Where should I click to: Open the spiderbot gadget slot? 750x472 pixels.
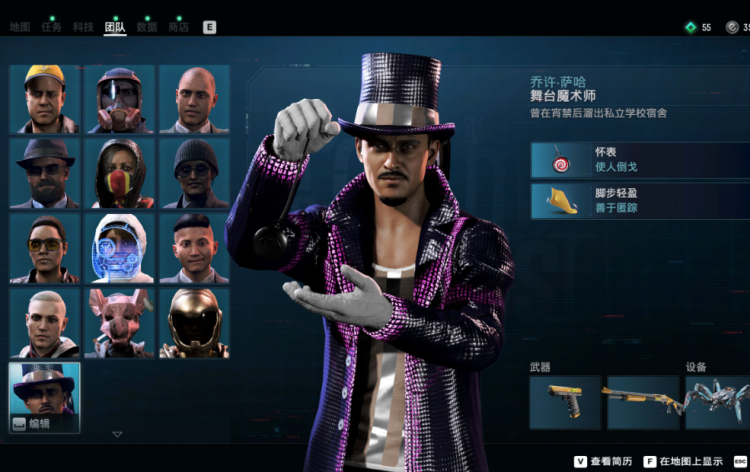[718, 402]
